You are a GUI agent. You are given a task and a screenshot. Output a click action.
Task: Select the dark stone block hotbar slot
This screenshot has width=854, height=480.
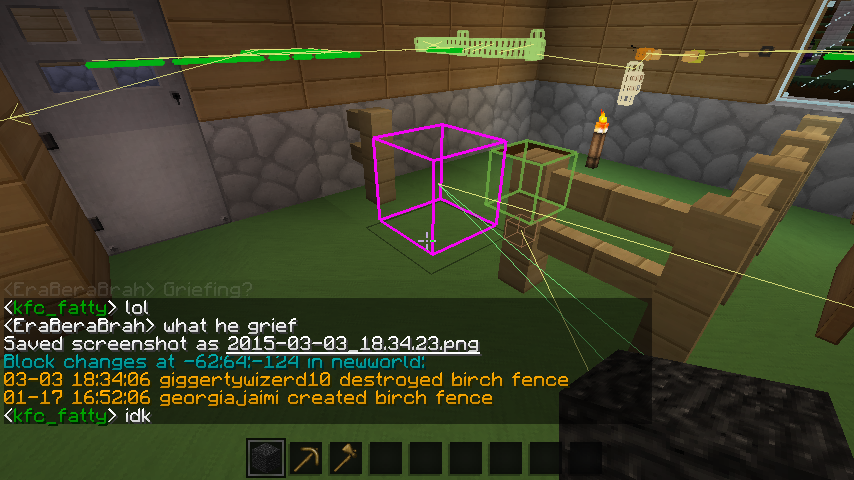tap(265, 459)
